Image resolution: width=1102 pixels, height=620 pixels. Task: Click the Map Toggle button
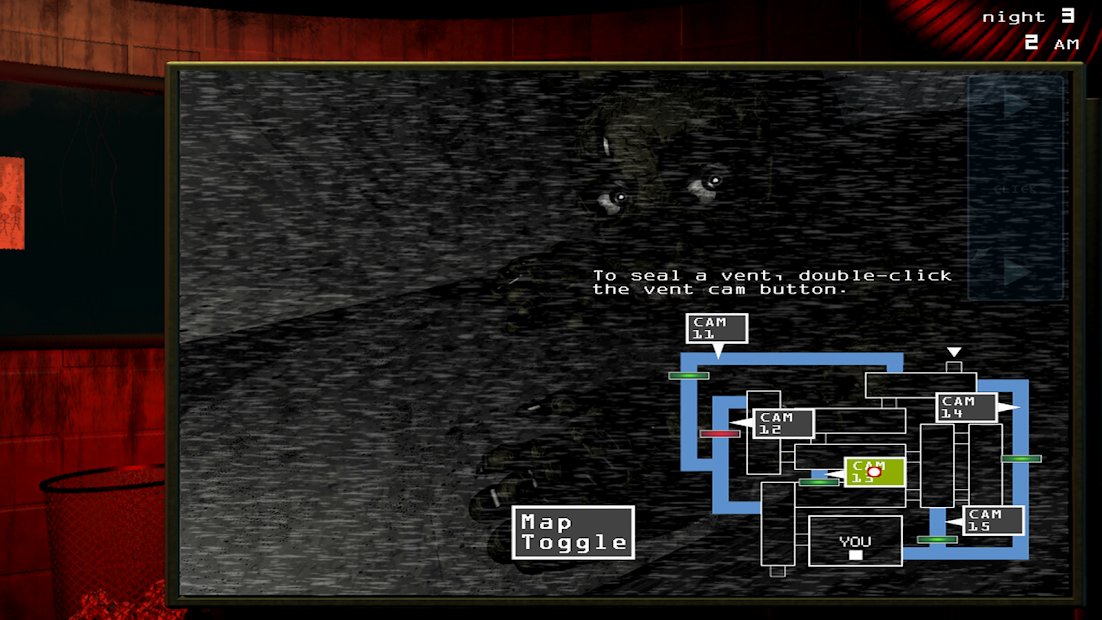pyautogui.click(x=575, y=532)
